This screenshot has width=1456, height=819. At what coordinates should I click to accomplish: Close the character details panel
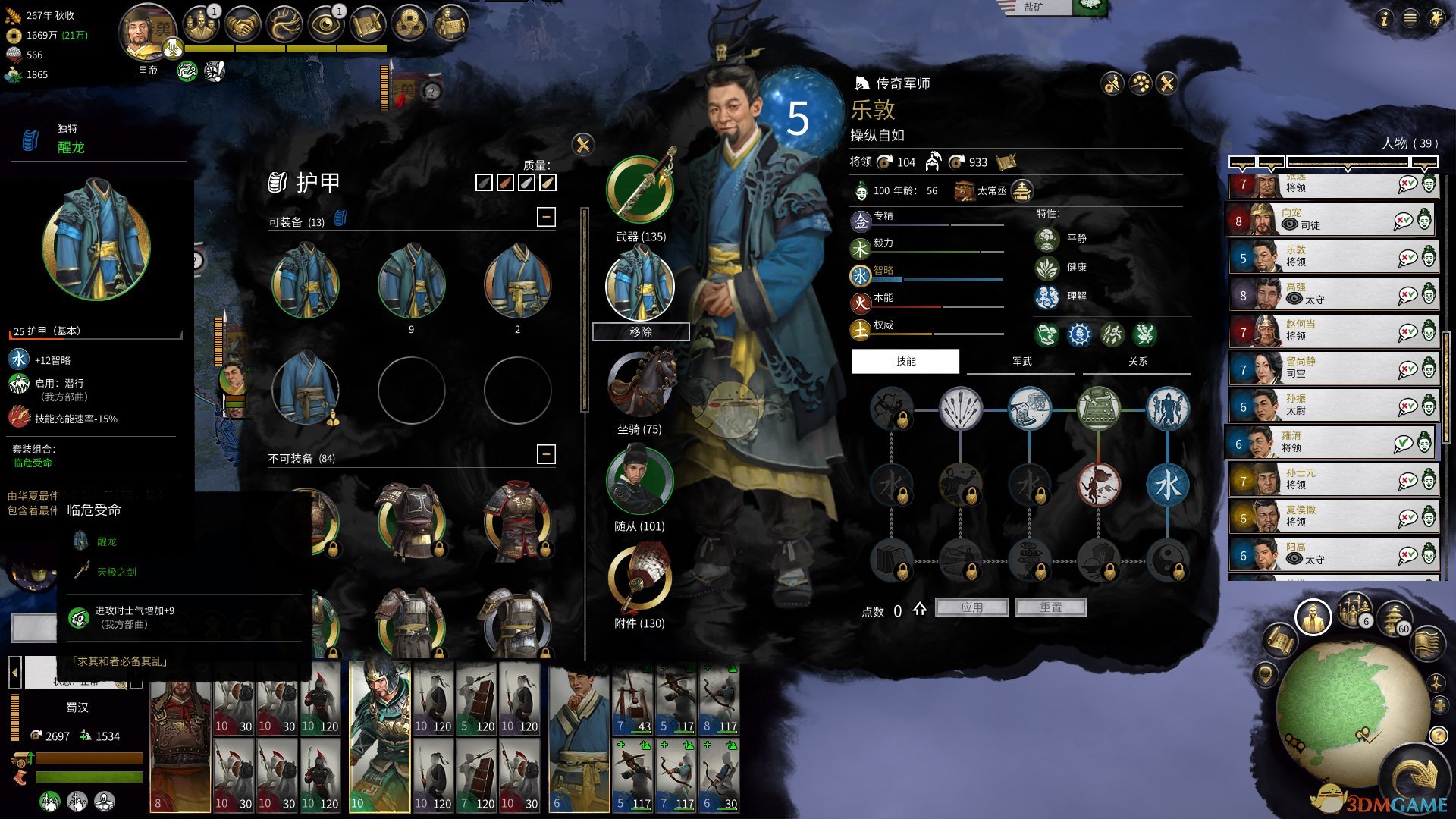[1167, 83]
